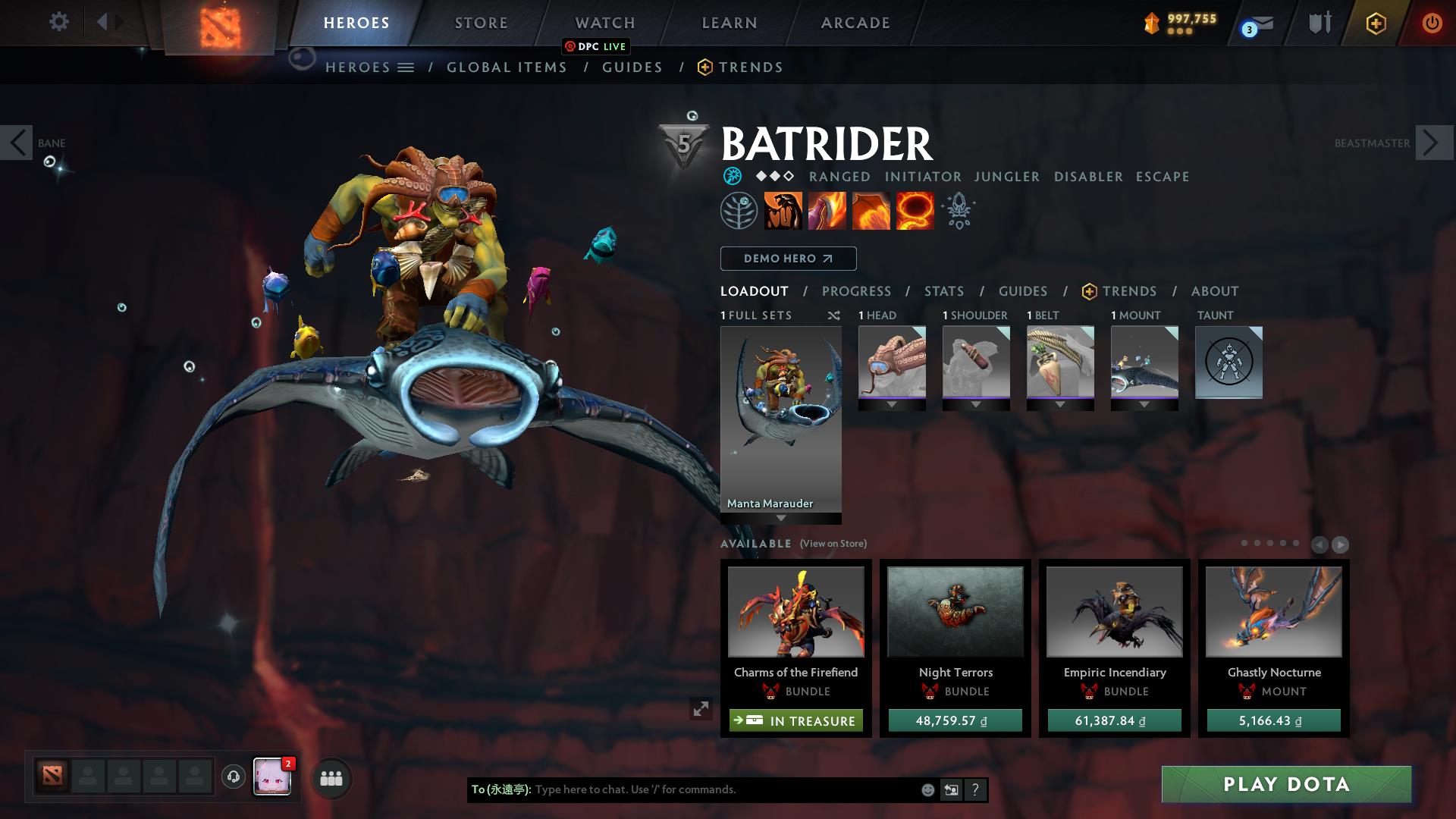Expand the 1 HEAD item slot arrow
This screenshot has height=819, width=1456.
[x=891, y=403]
